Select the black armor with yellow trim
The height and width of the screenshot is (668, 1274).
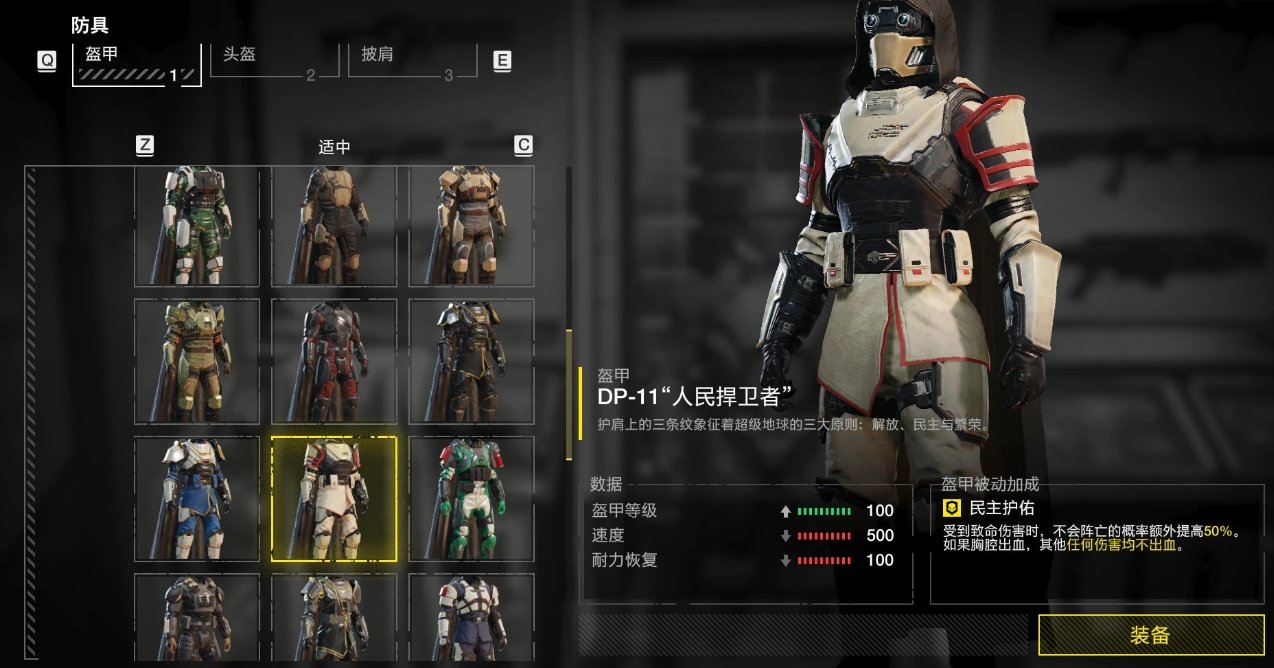click(x=471, y=361)
